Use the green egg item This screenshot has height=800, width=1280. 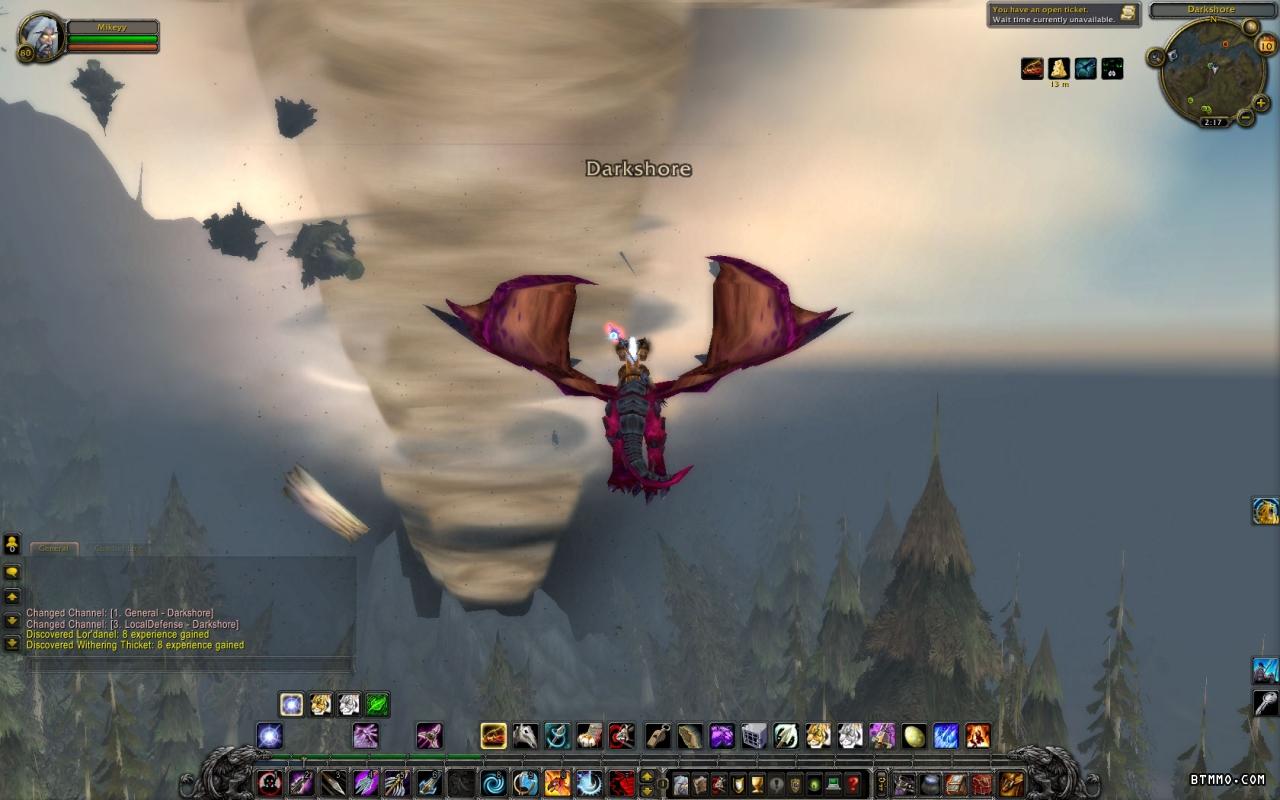coord(914,737)
